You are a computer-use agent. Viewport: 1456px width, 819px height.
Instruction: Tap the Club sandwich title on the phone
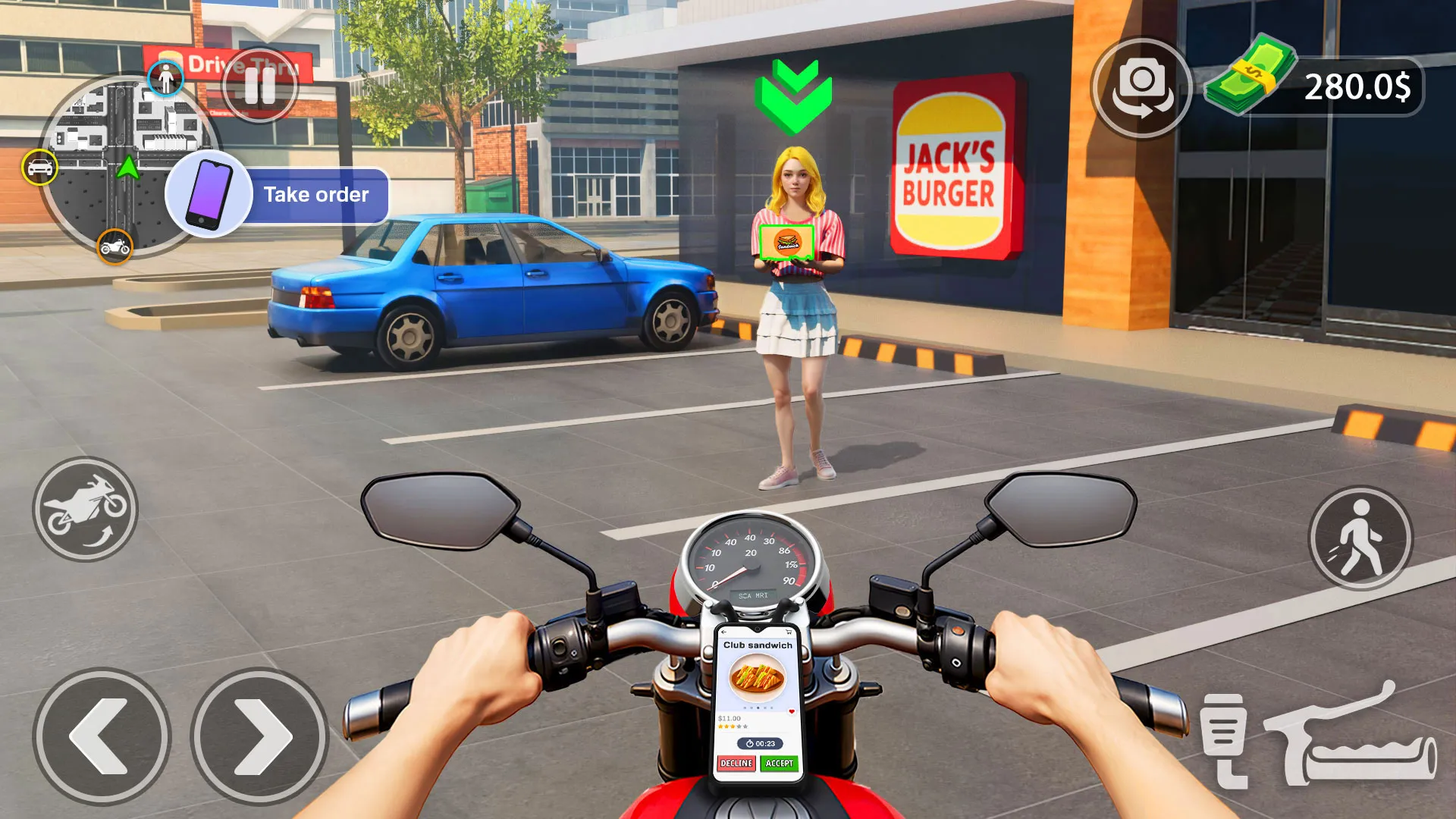pyautogui.click(x=758, y=645)
